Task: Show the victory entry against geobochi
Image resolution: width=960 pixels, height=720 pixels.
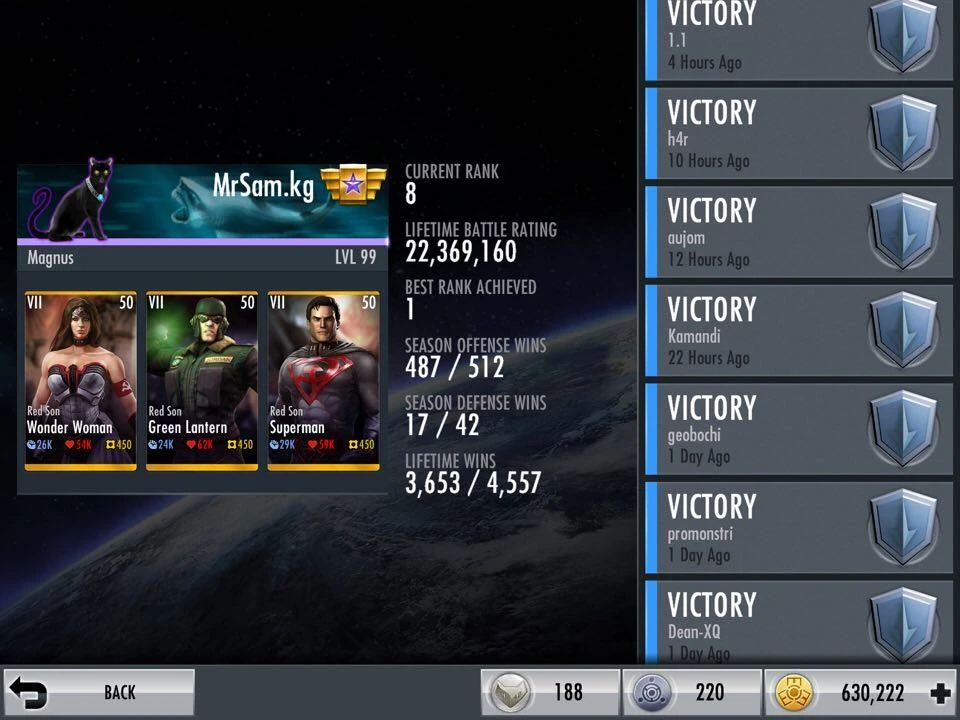Action: click(799, 430)
